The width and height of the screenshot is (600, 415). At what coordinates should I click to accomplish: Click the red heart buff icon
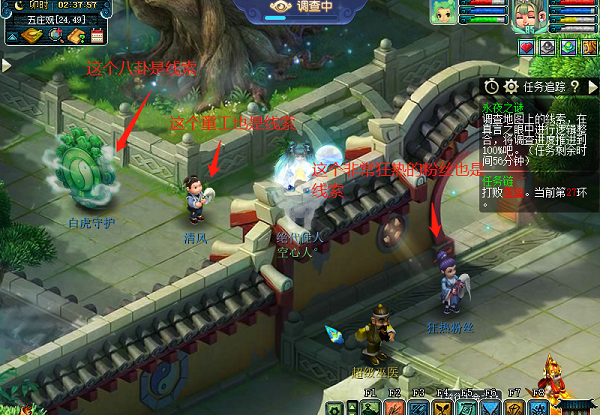point(526,46)
